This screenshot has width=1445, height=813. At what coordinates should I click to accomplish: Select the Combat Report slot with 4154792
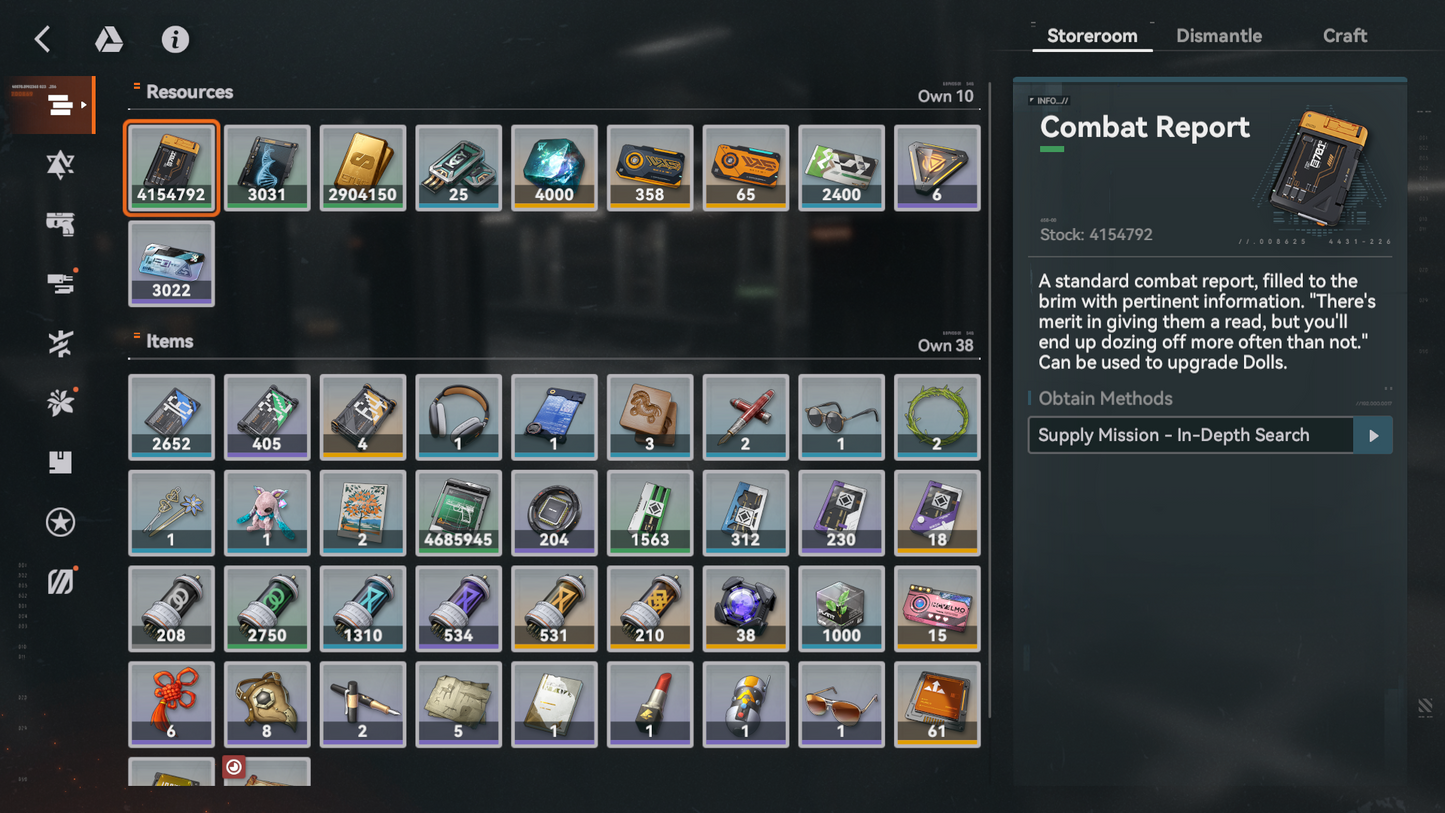click(x=171, y=167)
